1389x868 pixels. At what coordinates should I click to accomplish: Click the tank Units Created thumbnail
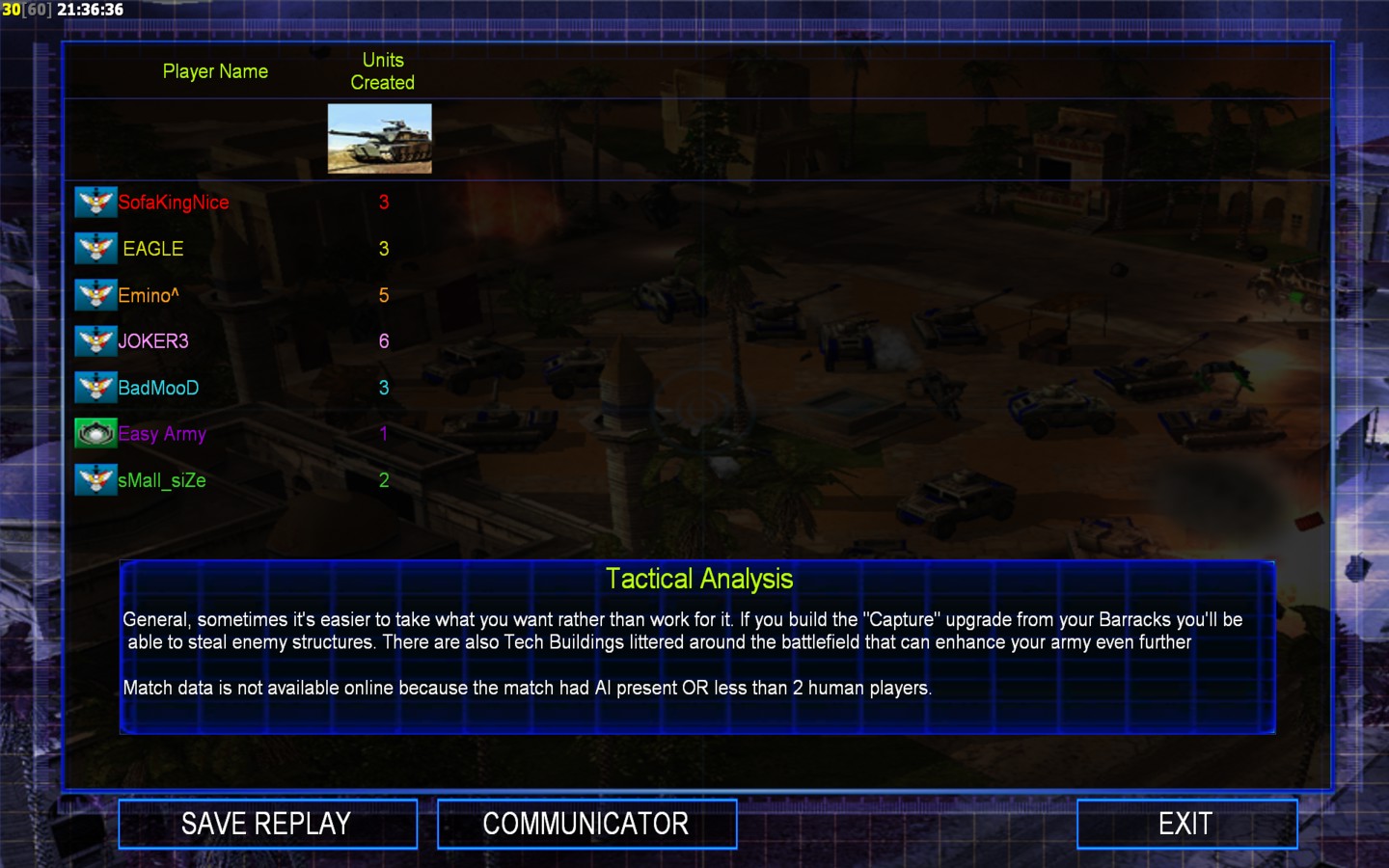(x=380, y=139)
